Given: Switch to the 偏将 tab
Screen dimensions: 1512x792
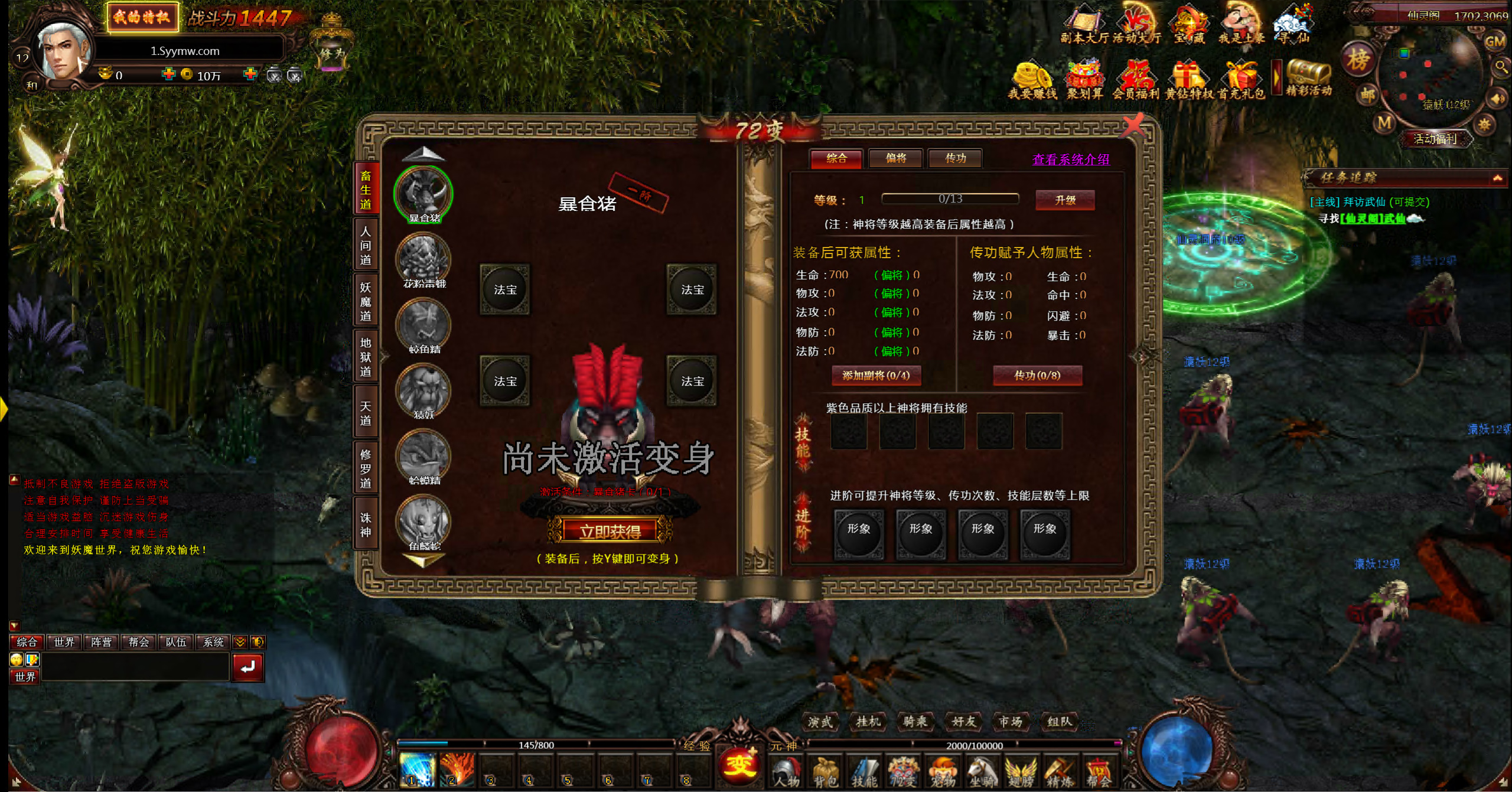Looking at the screenshot, I should coord(895,158).
